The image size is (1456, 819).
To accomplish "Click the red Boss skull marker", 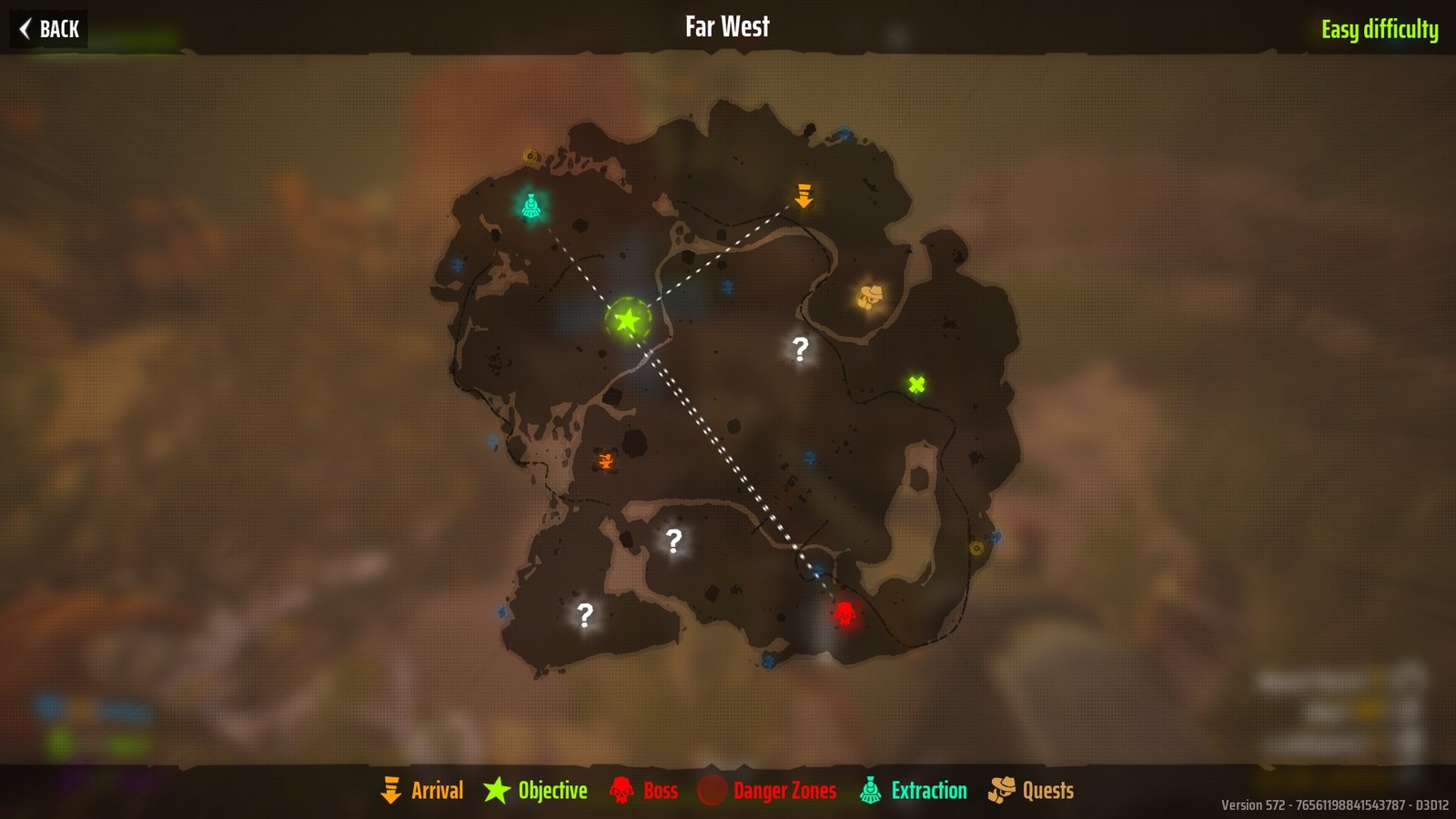I will pos(844,612).
